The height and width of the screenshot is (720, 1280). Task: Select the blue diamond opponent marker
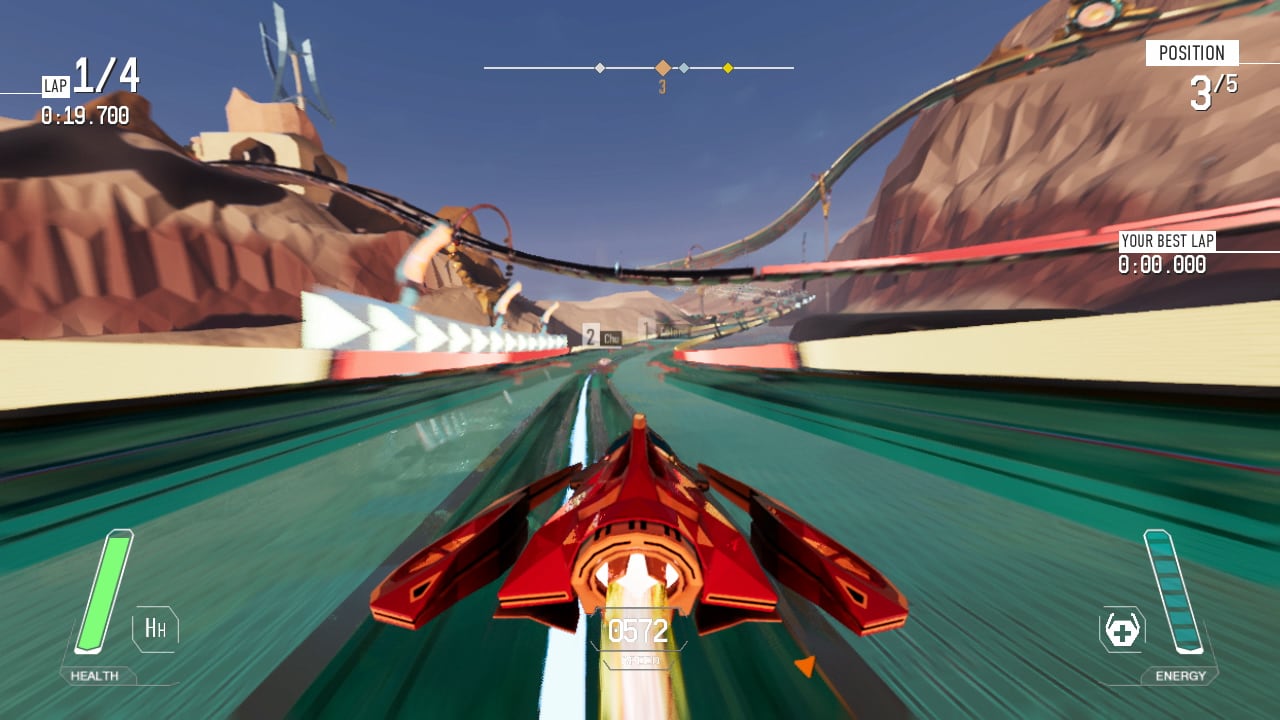[x=684, y=67]
